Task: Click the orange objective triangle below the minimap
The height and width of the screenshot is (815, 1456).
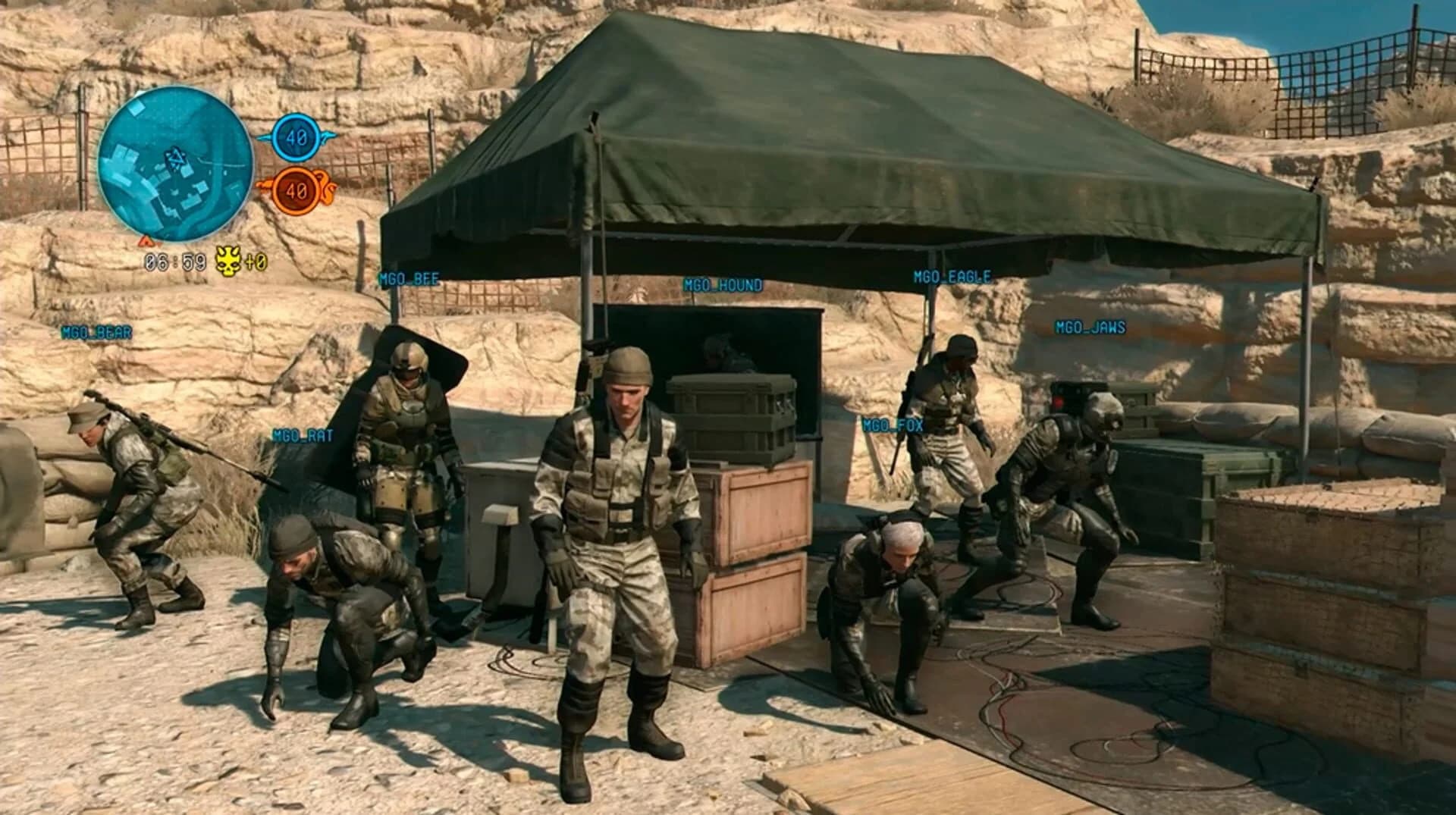Action: (x=144, y=243)
